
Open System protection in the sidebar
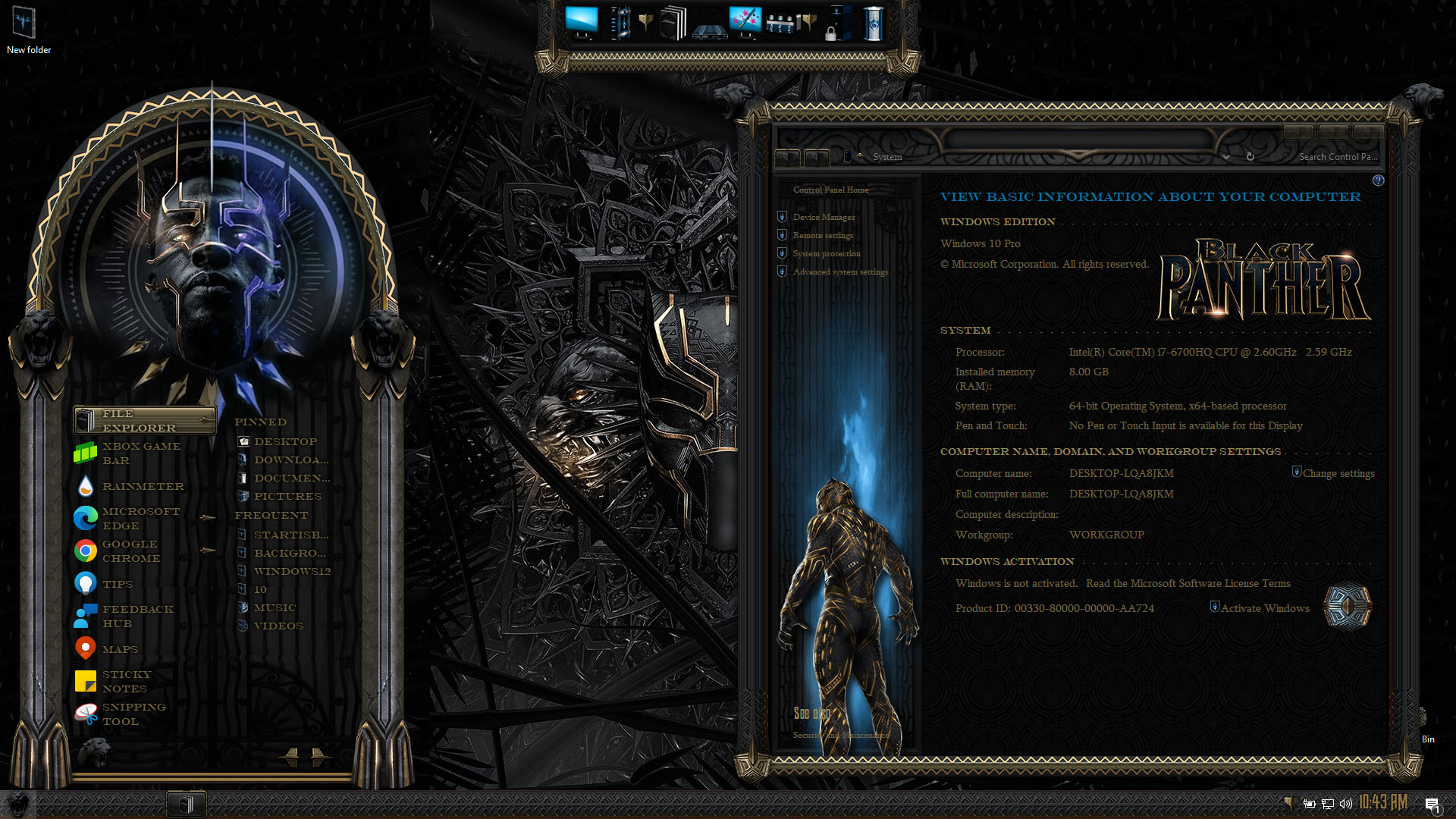(x=826, y=254)
